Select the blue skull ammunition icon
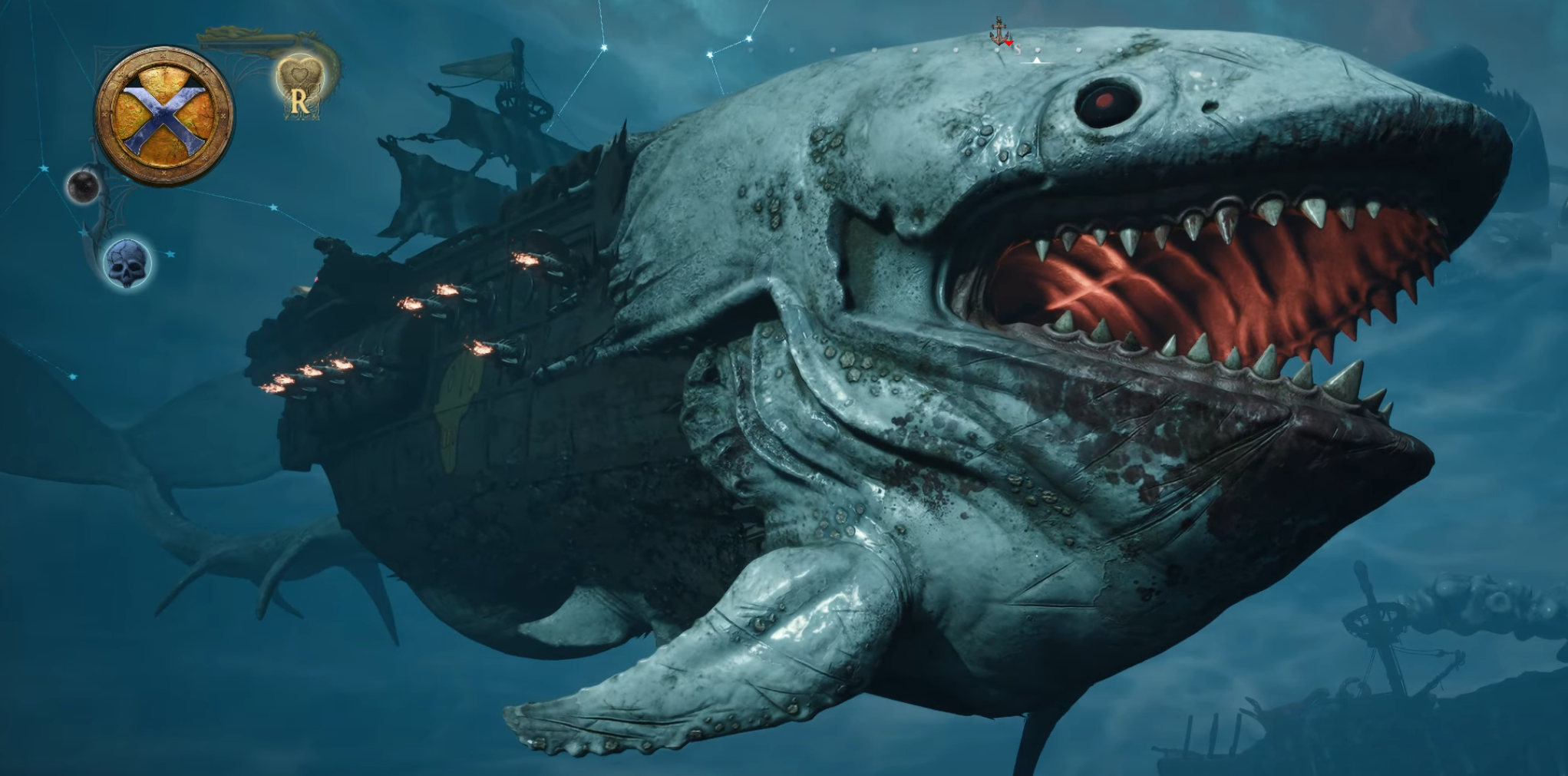Viewport: 1568px width, 776px height. tap(128, 263)
